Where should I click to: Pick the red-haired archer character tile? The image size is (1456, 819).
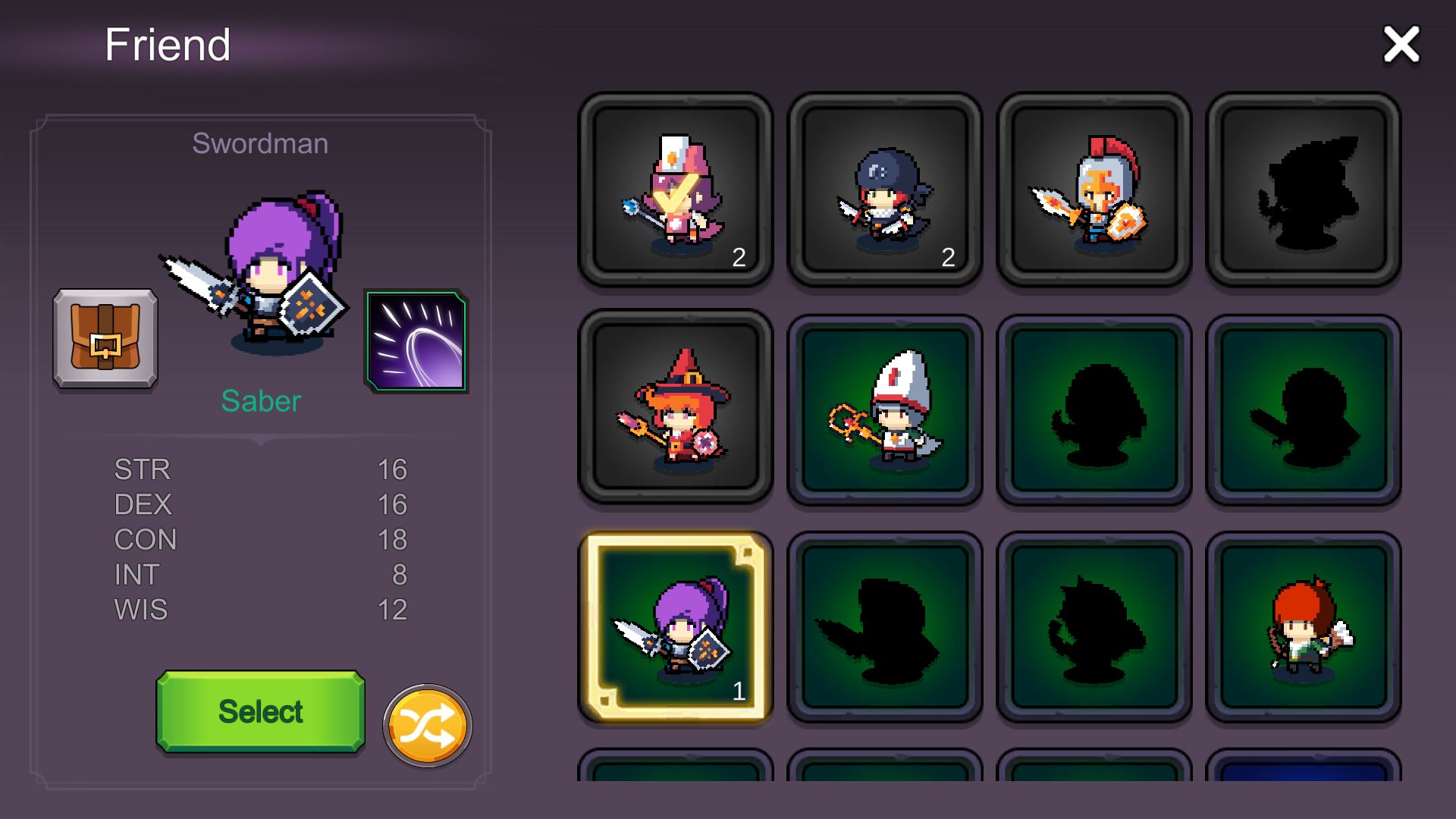1303,626
